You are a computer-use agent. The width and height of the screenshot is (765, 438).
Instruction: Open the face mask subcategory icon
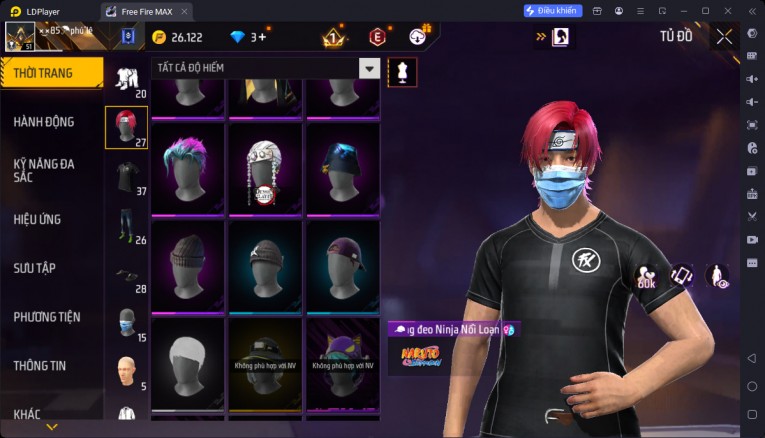126,322
